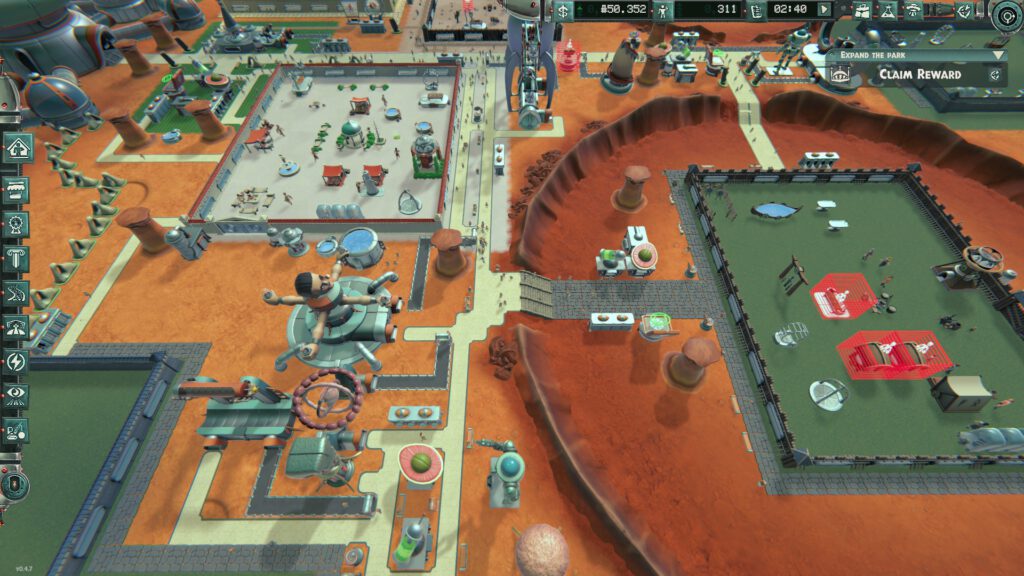Collapse the Expand the Park objective panel
This screenshot has width=1024, height=576.
pos(997,55)
